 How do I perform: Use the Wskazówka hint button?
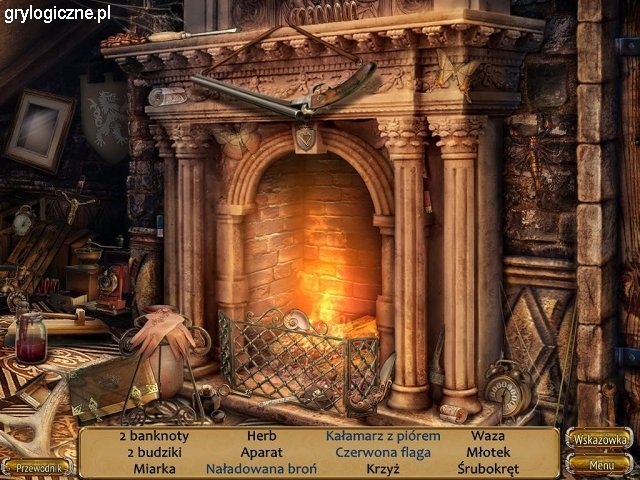(x=599, y=439)
